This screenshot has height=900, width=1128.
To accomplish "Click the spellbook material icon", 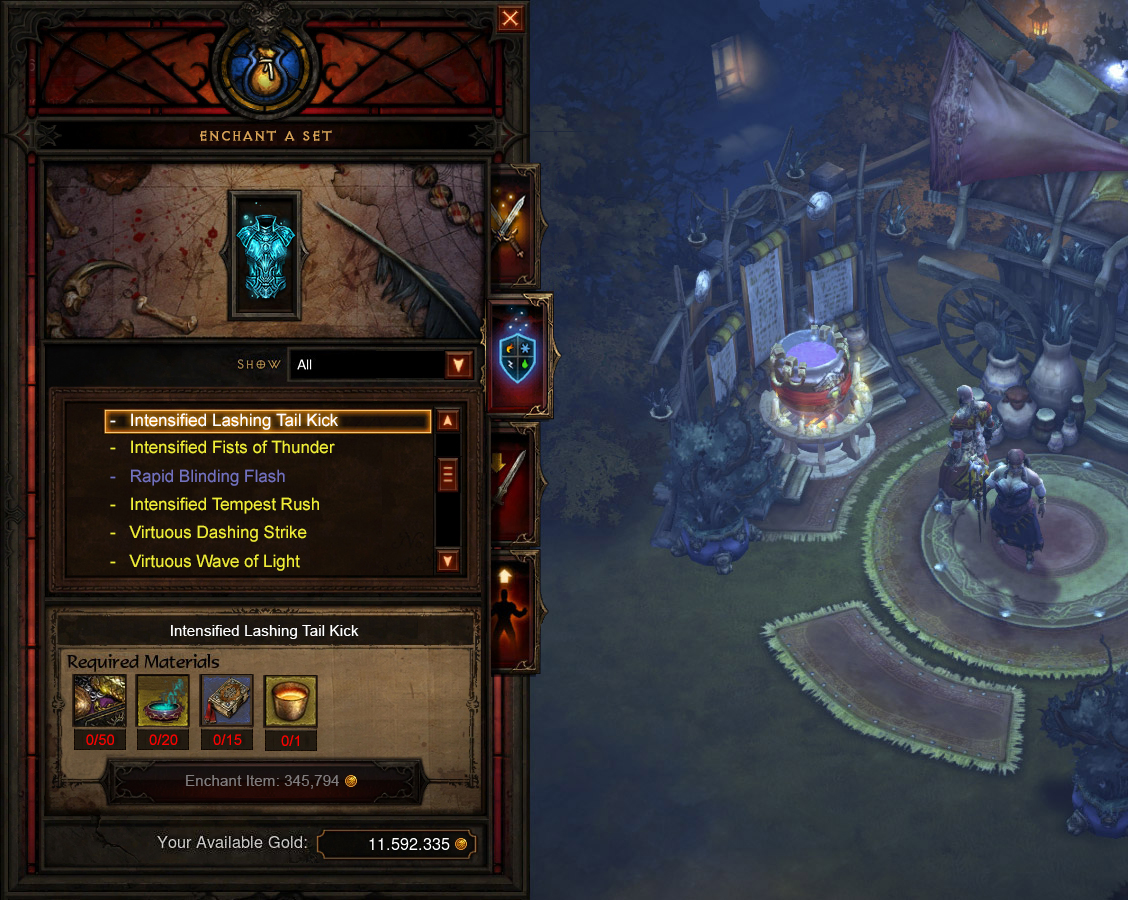I will 227,700.
